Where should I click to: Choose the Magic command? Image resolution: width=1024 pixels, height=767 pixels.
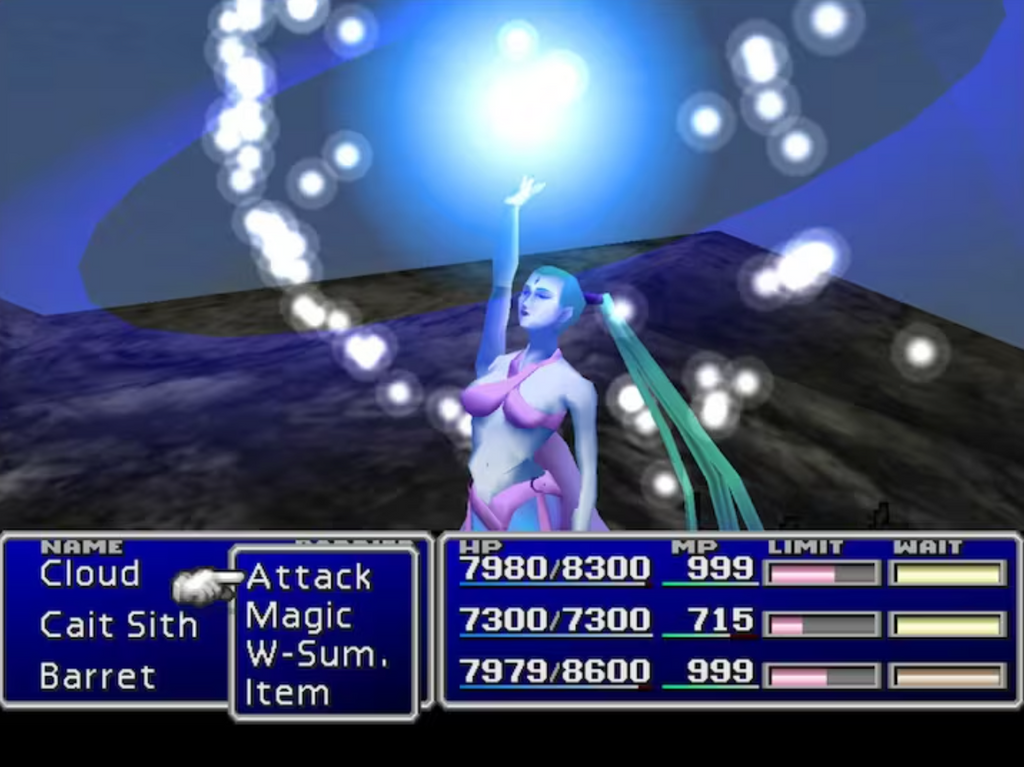(x=298, y=616)
